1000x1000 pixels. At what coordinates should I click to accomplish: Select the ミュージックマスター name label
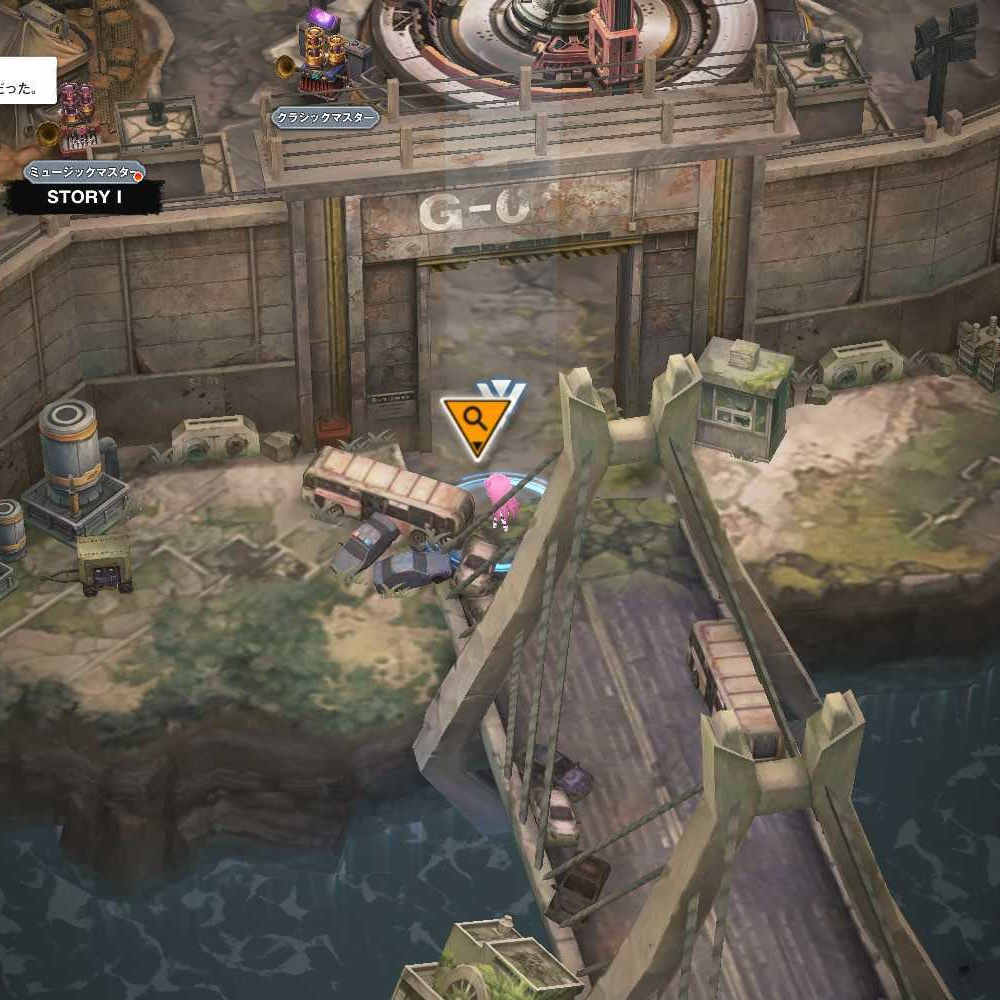click(83, 172)
